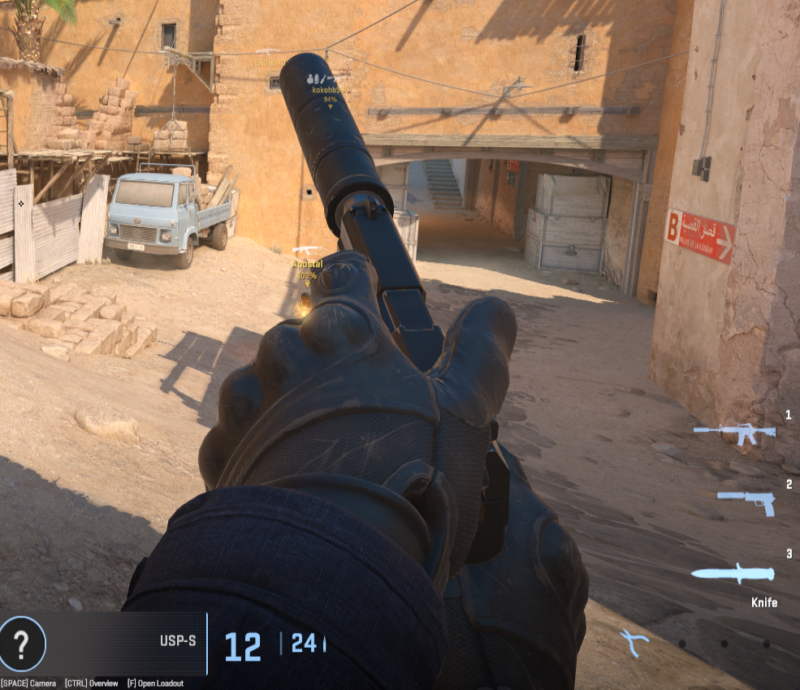This screenshot has height=690, width=800.
Task: Click the question mark player avatar
Action: 22,641
